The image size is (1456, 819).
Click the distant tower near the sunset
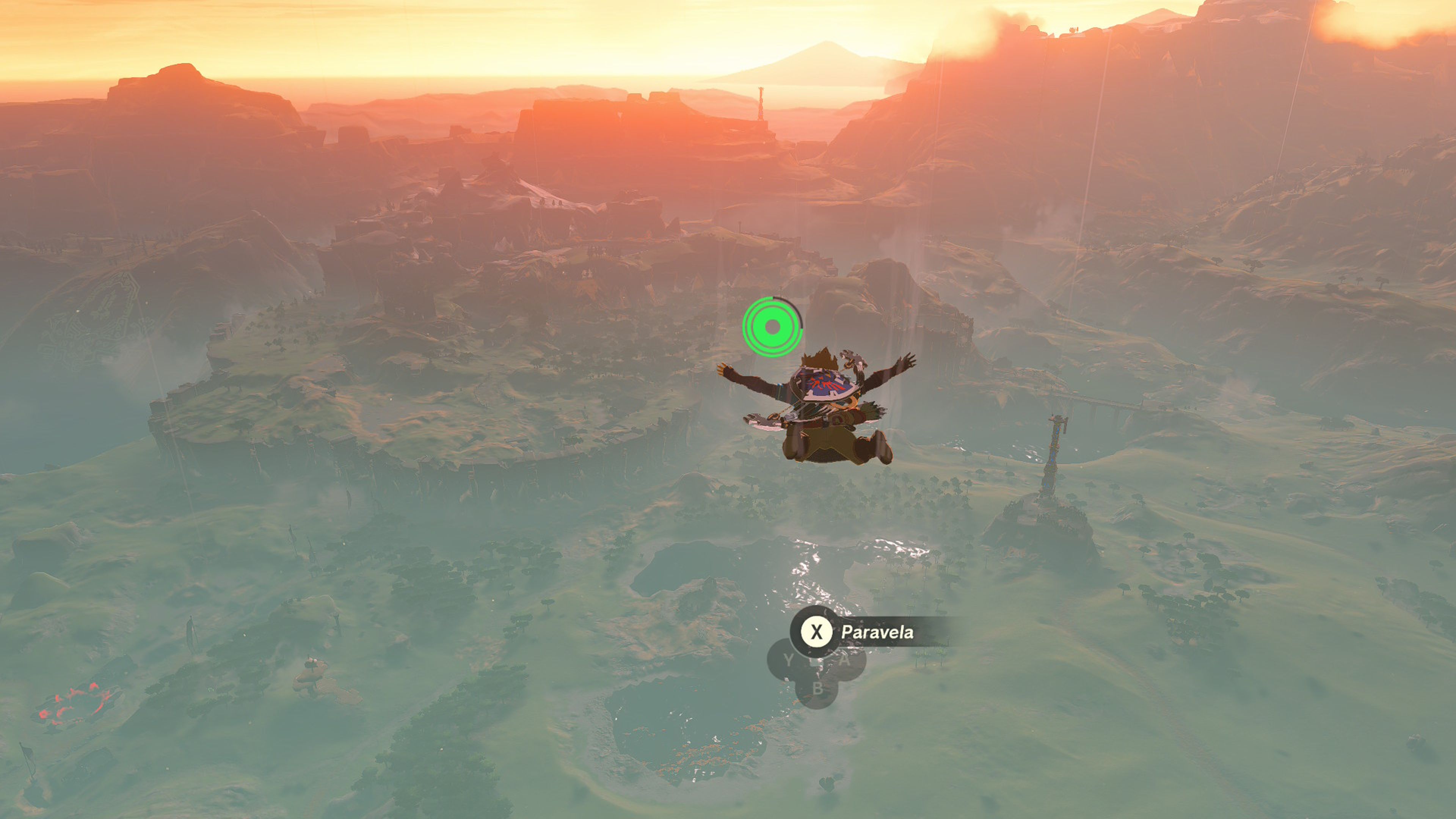click(760, 105)
